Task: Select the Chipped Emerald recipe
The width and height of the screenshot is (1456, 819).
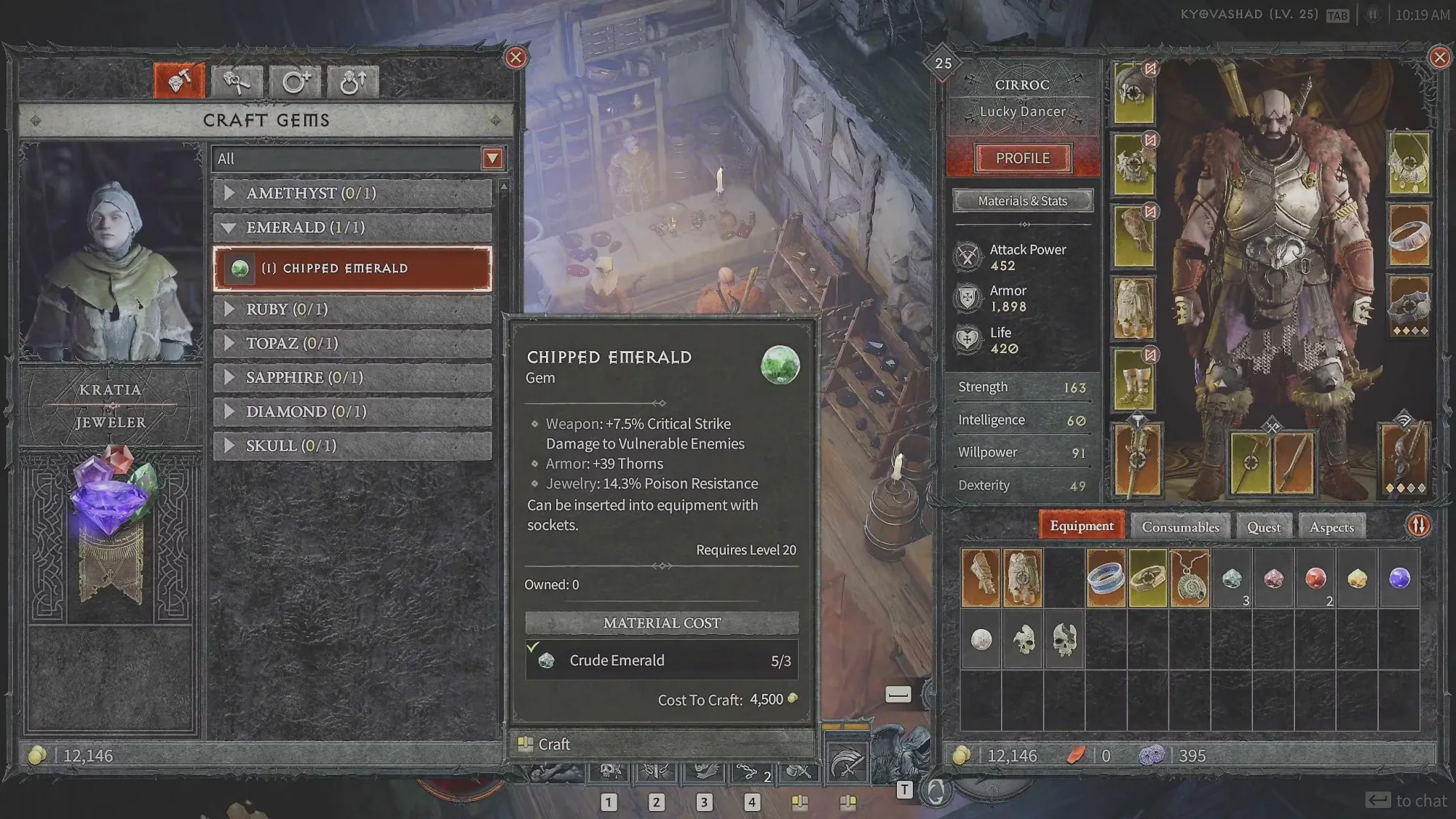Action: point(352,269)
